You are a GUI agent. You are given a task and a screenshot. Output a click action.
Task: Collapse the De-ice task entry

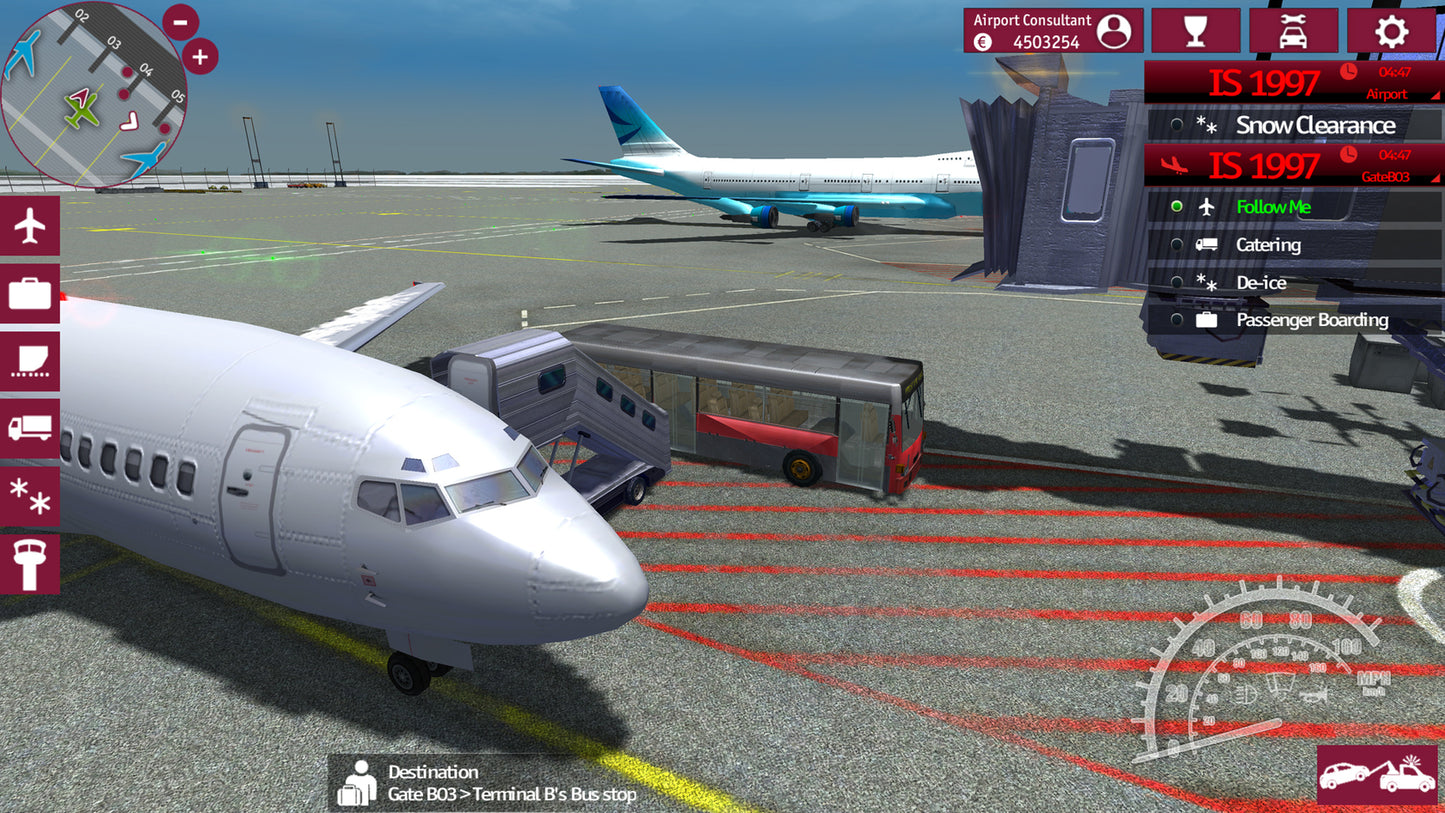[x=1178, y=282]
